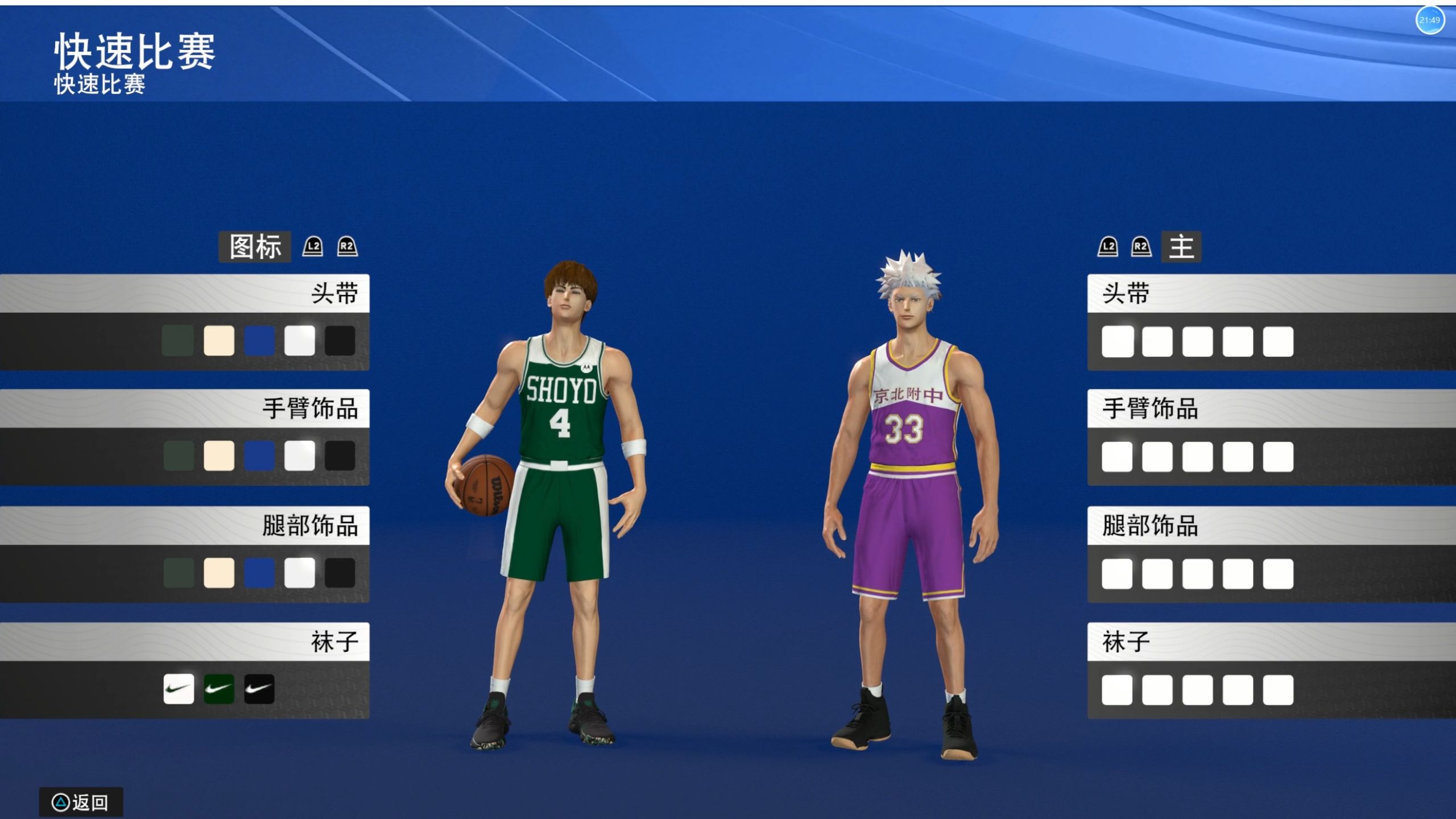Choose the cream headband color swatch
The image size is (1456, 819).
219,341
